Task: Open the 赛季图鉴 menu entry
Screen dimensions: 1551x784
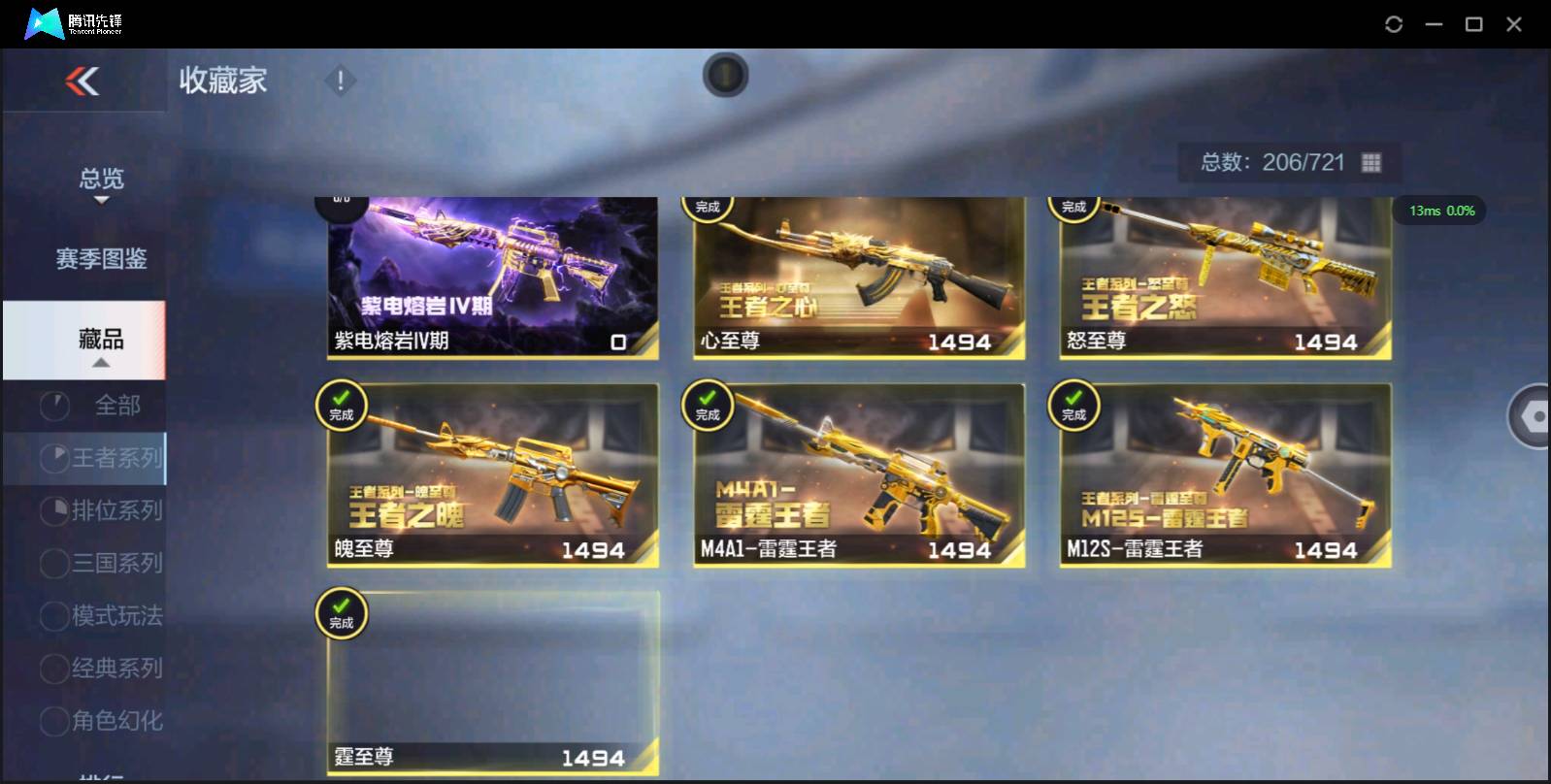Action: (100, 259)
